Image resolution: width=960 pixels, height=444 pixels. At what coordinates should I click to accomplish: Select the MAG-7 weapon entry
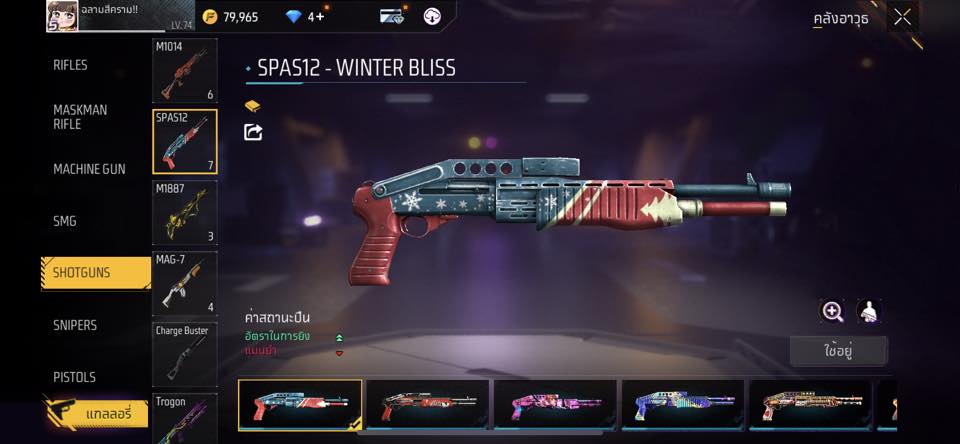tap(184, 283)
